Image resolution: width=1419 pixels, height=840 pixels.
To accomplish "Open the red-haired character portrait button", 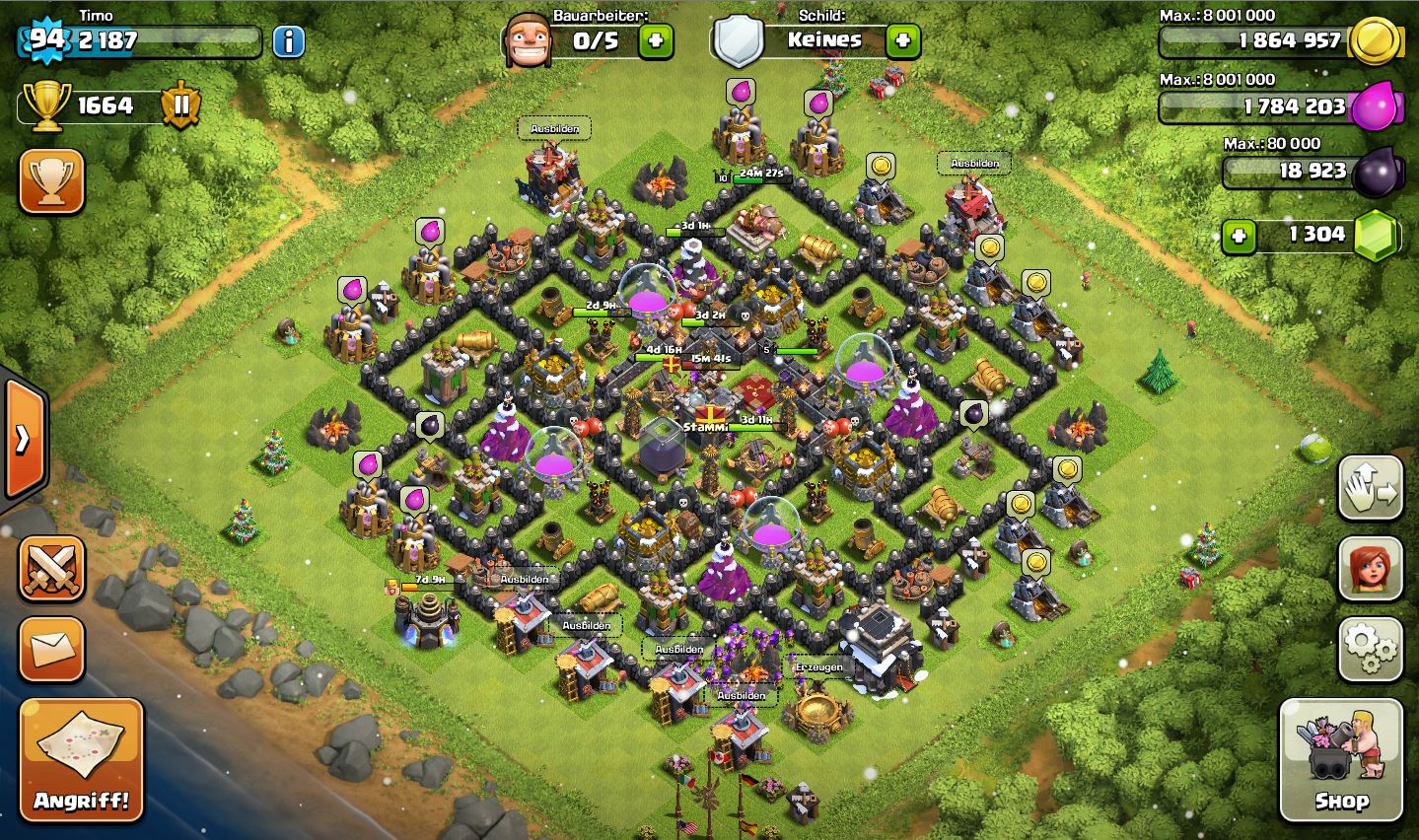I will point(1371,569).
